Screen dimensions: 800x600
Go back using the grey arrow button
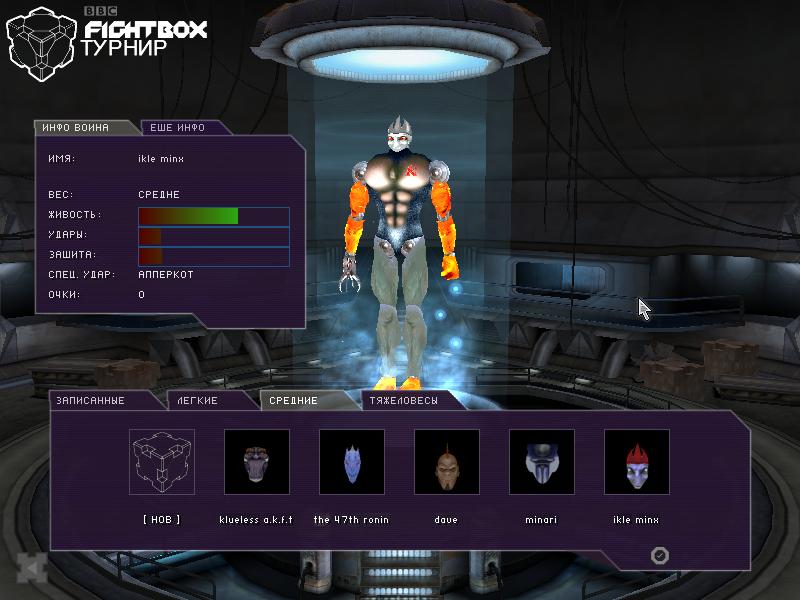coord(33,568)
